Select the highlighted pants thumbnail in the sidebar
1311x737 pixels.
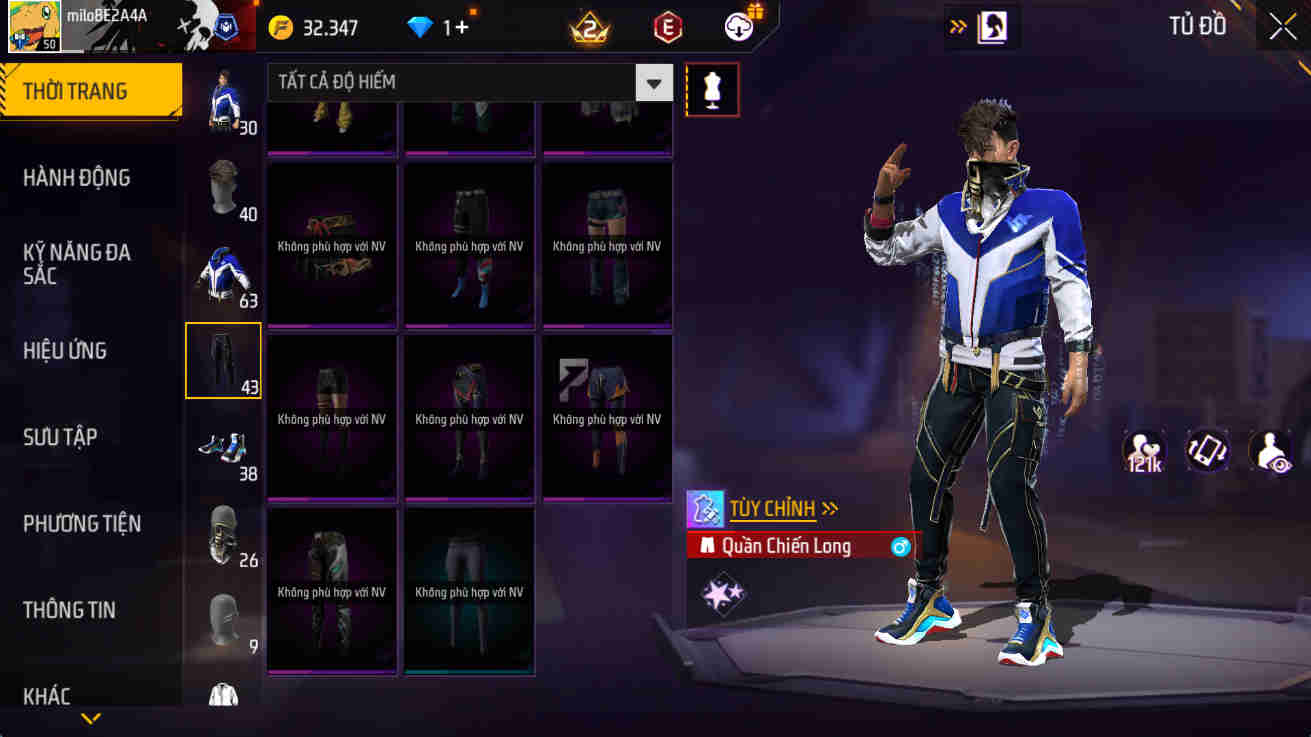[x=222, y=360]
